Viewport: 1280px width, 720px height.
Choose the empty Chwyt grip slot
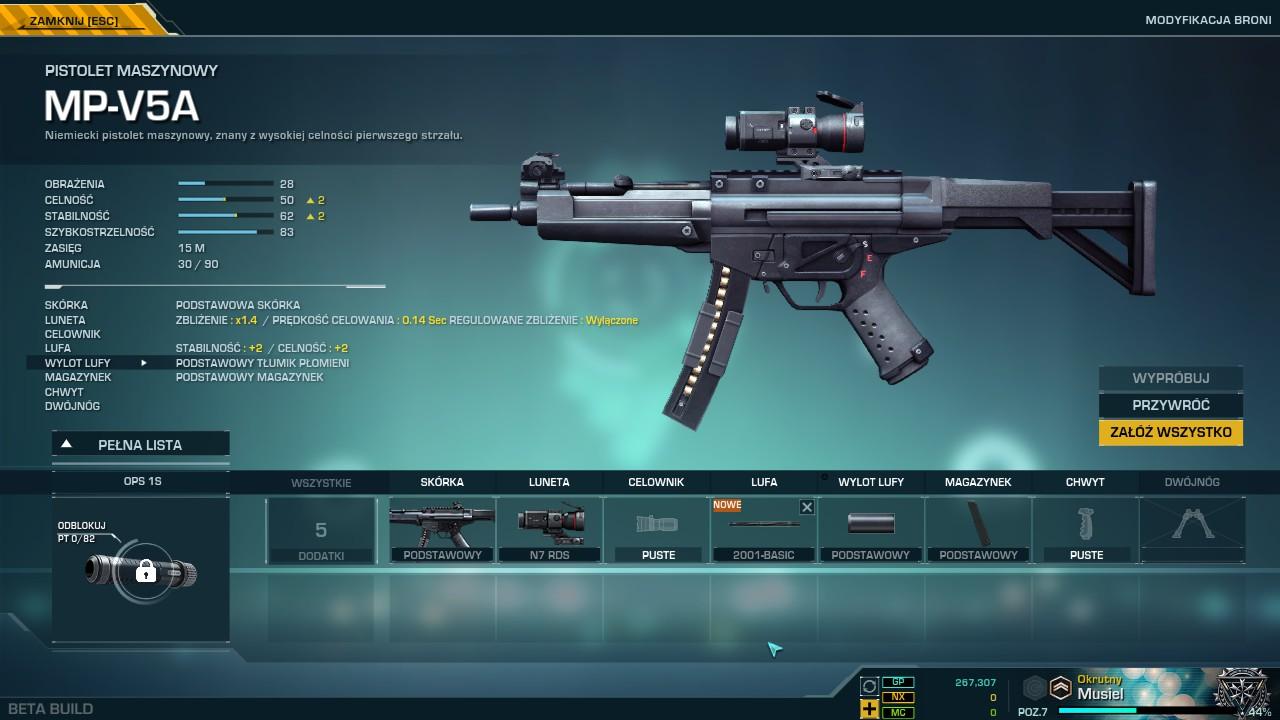pyautogui.click(x=1085, y=530)
